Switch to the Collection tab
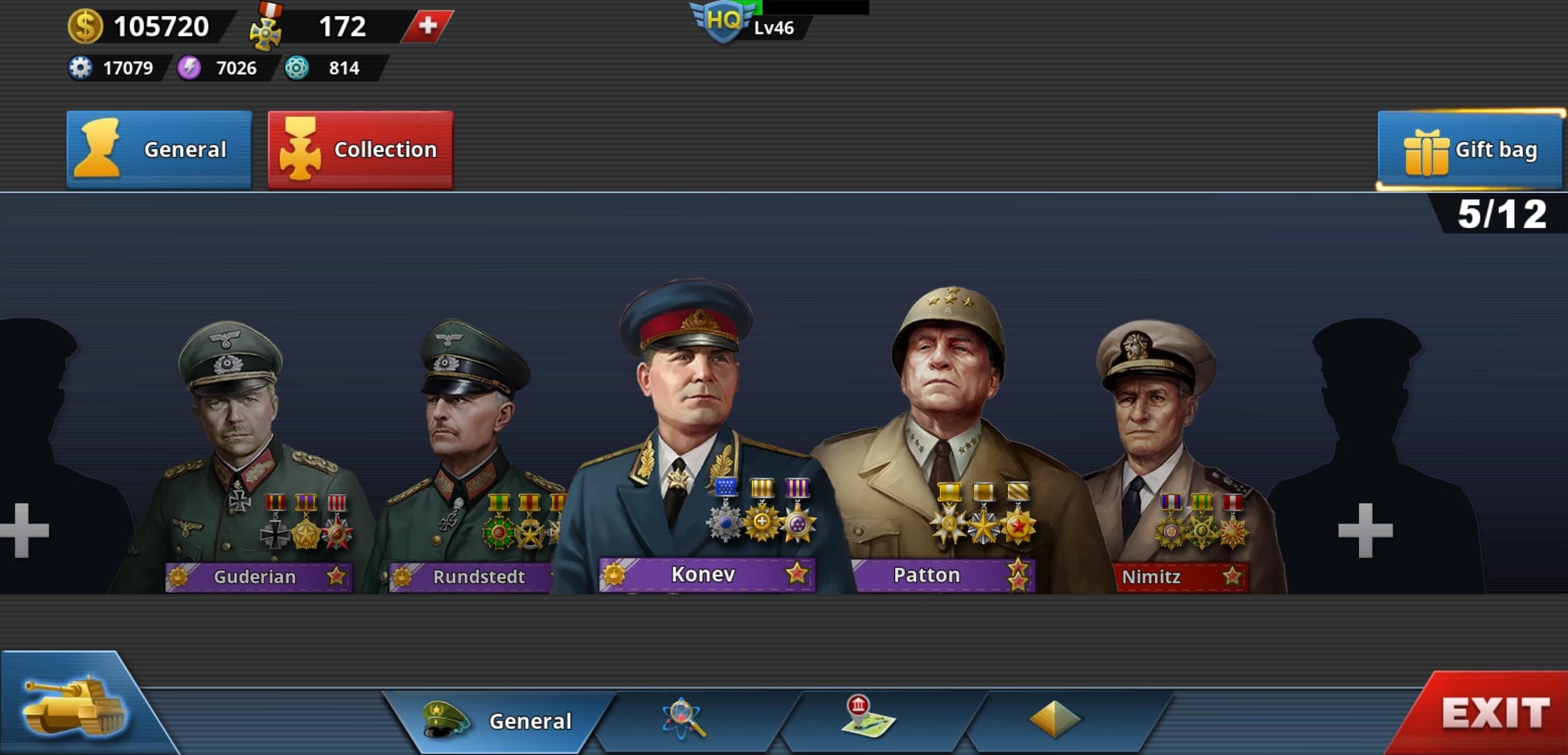This screenshot has width=1568, height=755. point(360,149)
